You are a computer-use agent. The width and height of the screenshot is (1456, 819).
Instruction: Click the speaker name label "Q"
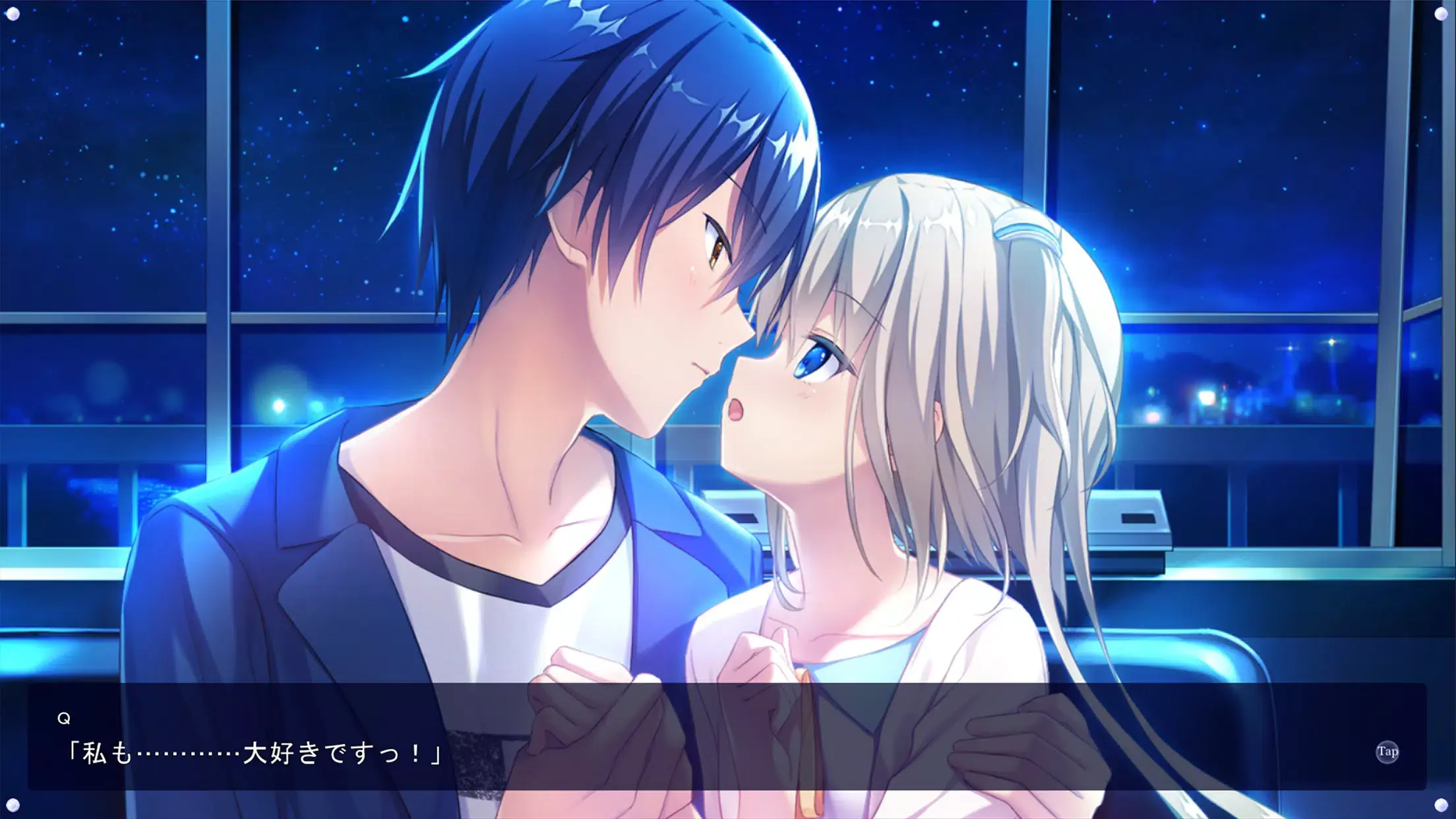[64, 718]
